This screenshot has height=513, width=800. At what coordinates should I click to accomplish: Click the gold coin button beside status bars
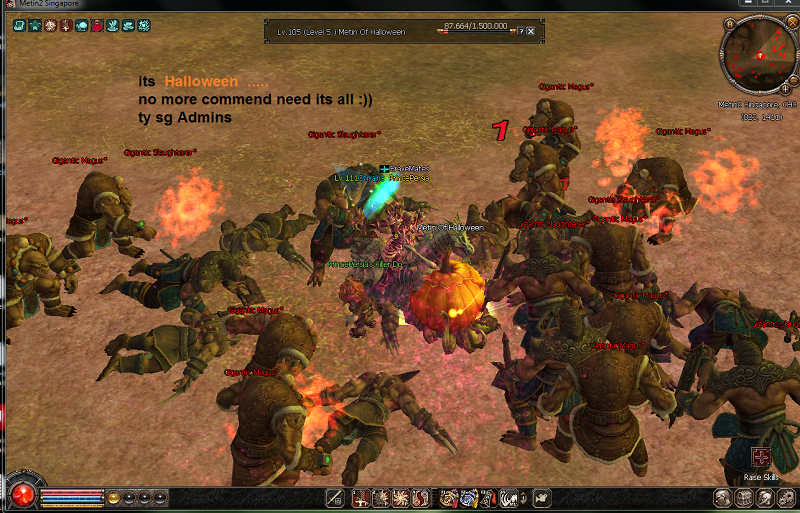(114, 497)
